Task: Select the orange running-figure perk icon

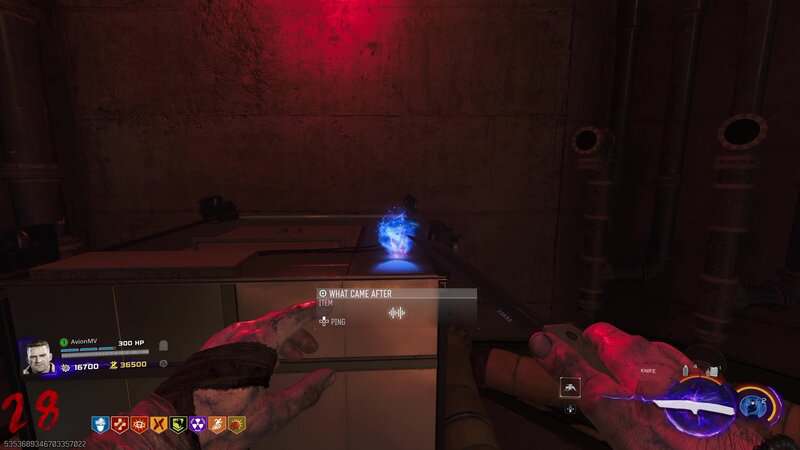Action: [217, 424]
